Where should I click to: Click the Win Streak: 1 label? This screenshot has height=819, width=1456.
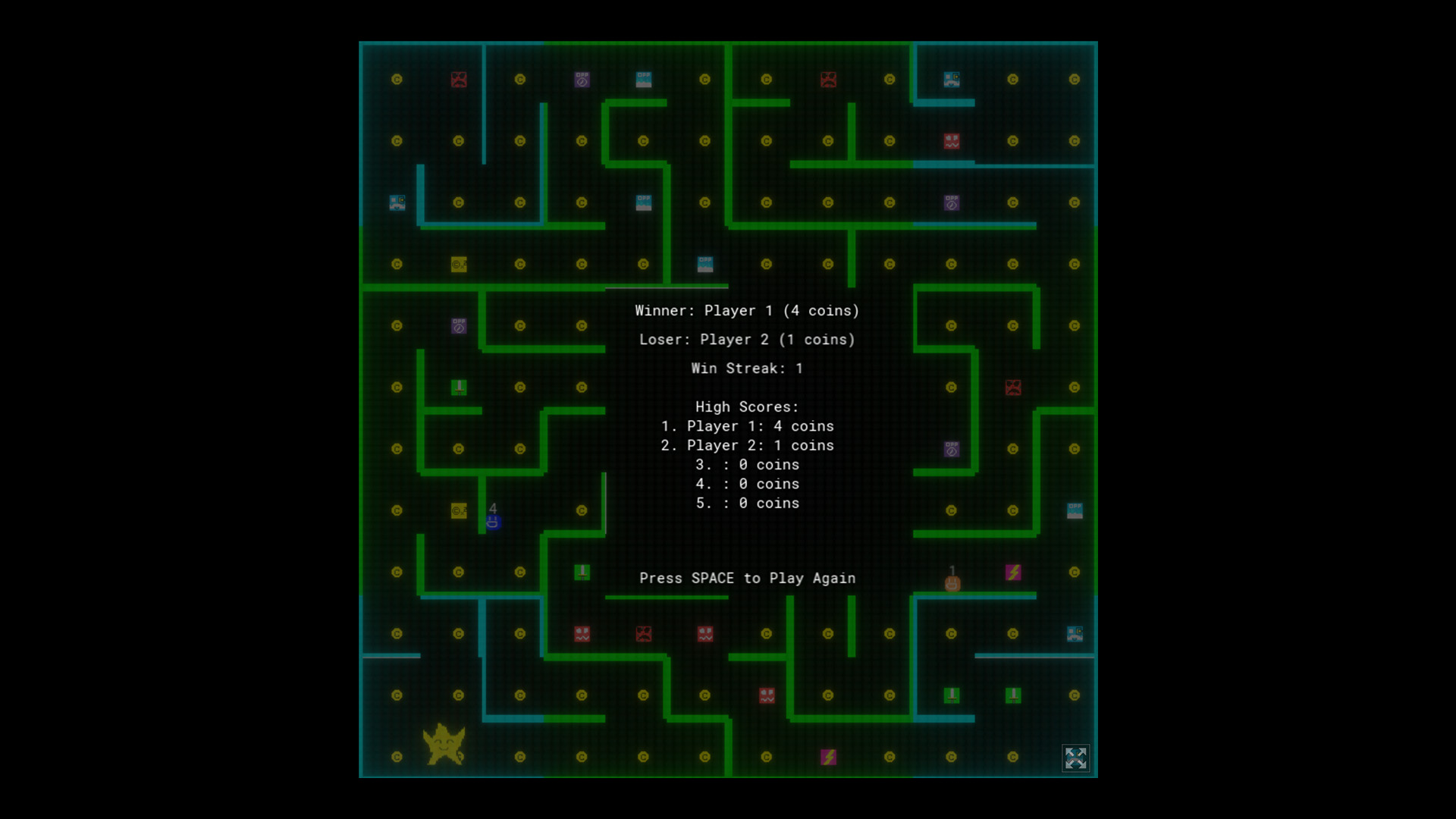click(x=746, y=369)
